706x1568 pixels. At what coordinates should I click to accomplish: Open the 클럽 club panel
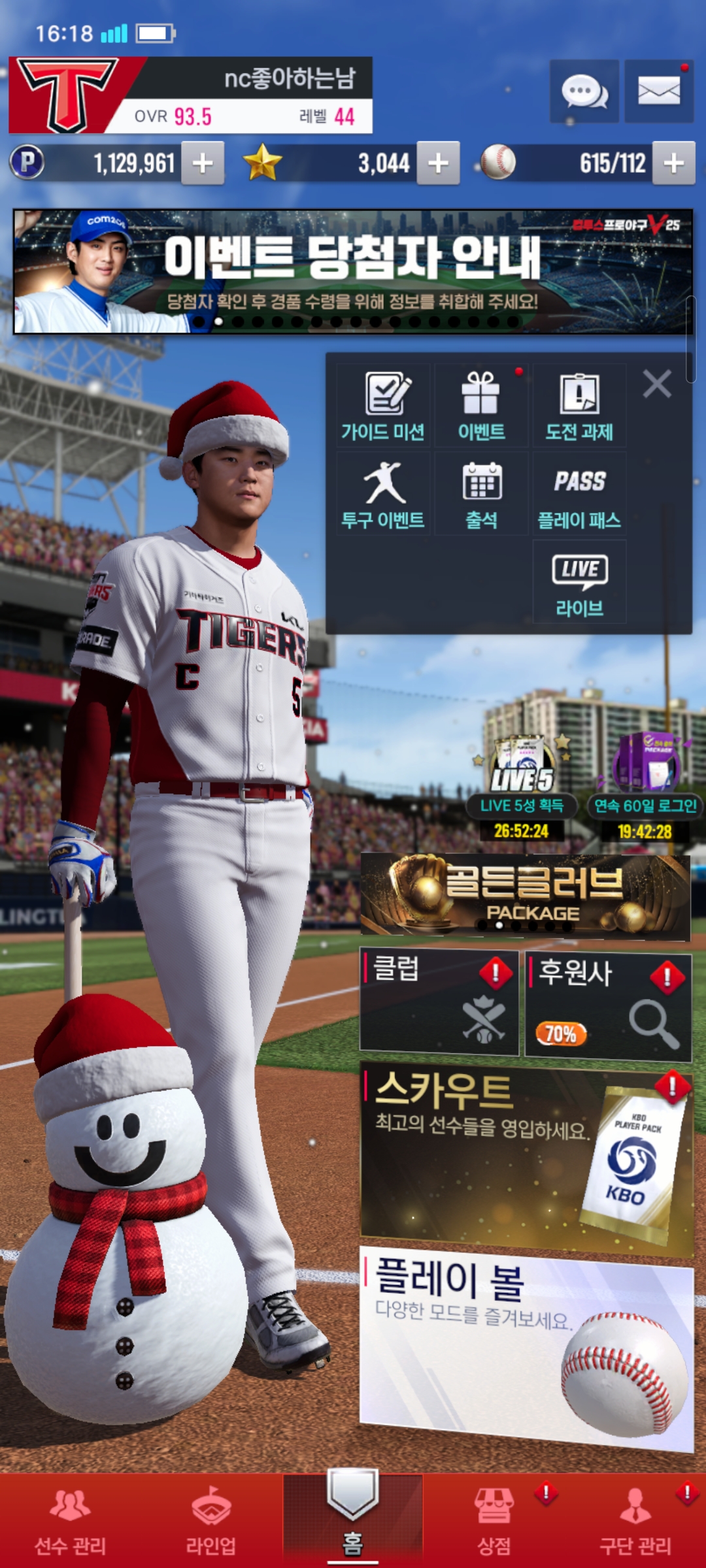(439, 1002)
